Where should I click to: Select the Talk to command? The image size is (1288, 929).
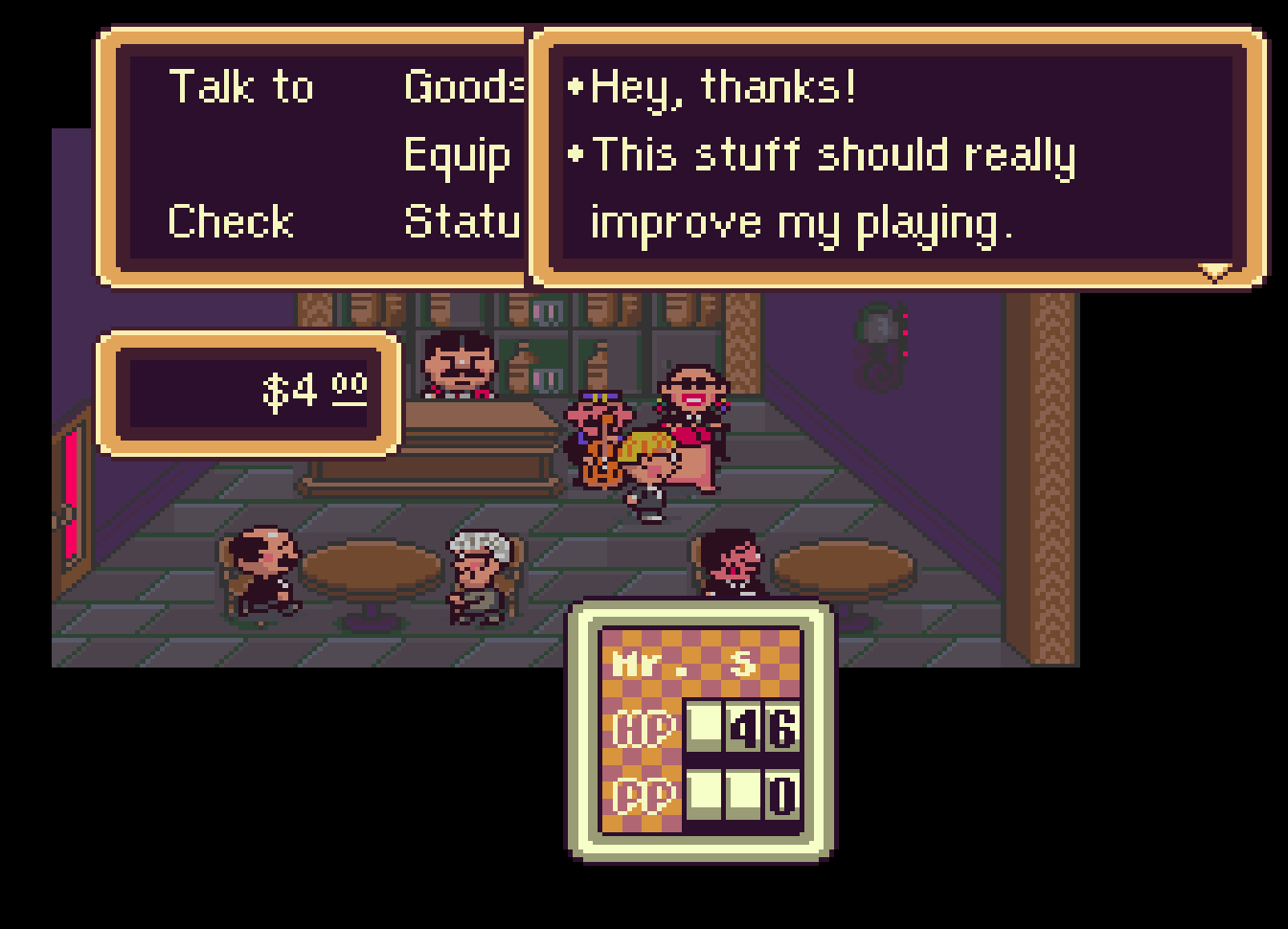coord(241,87)
